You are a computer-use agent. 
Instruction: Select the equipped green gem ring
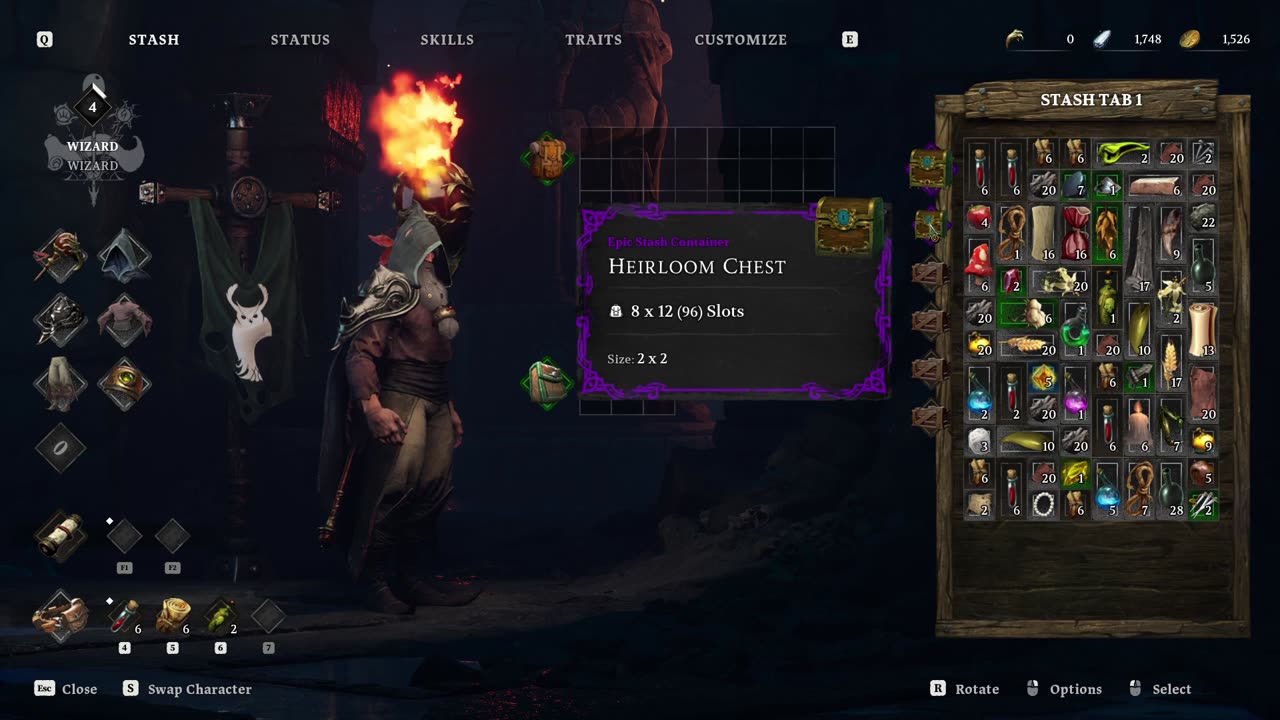(x=125, y=384)
